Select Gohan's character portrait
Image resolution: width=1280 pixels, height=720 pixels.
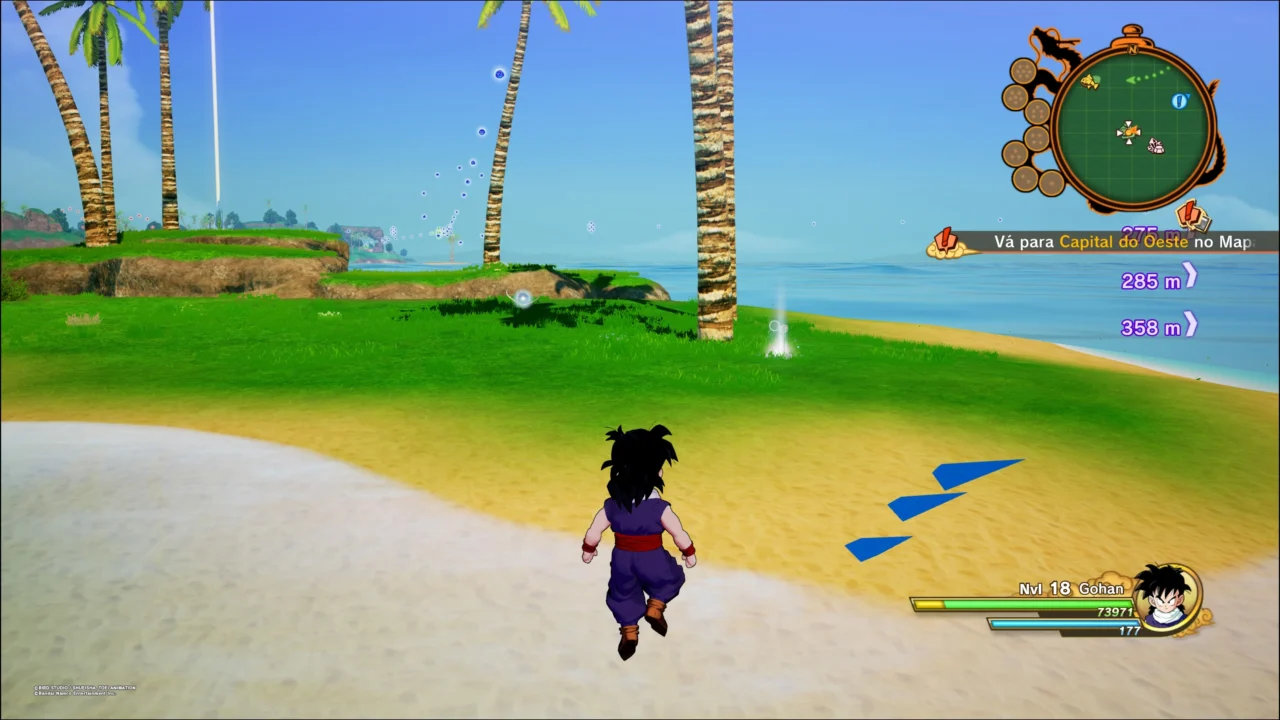tap(1163, 599)
